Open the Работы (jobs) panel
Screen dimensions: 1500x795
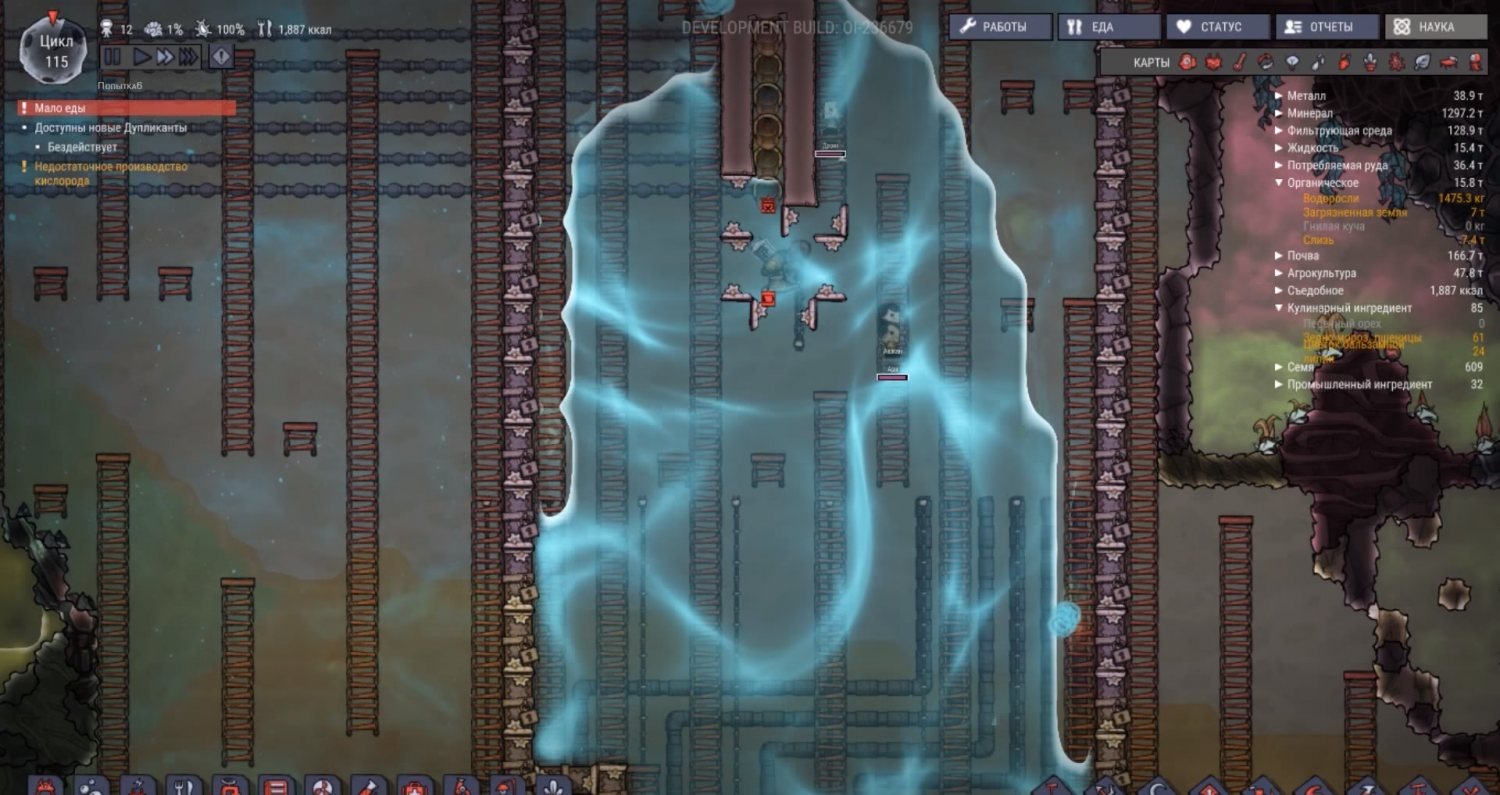pos(1000,27)
